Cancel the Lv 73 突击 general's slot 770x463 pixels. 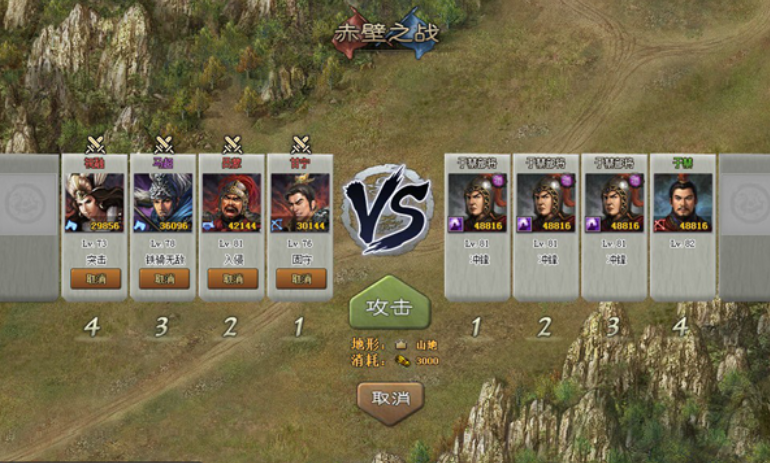[95, 279]
